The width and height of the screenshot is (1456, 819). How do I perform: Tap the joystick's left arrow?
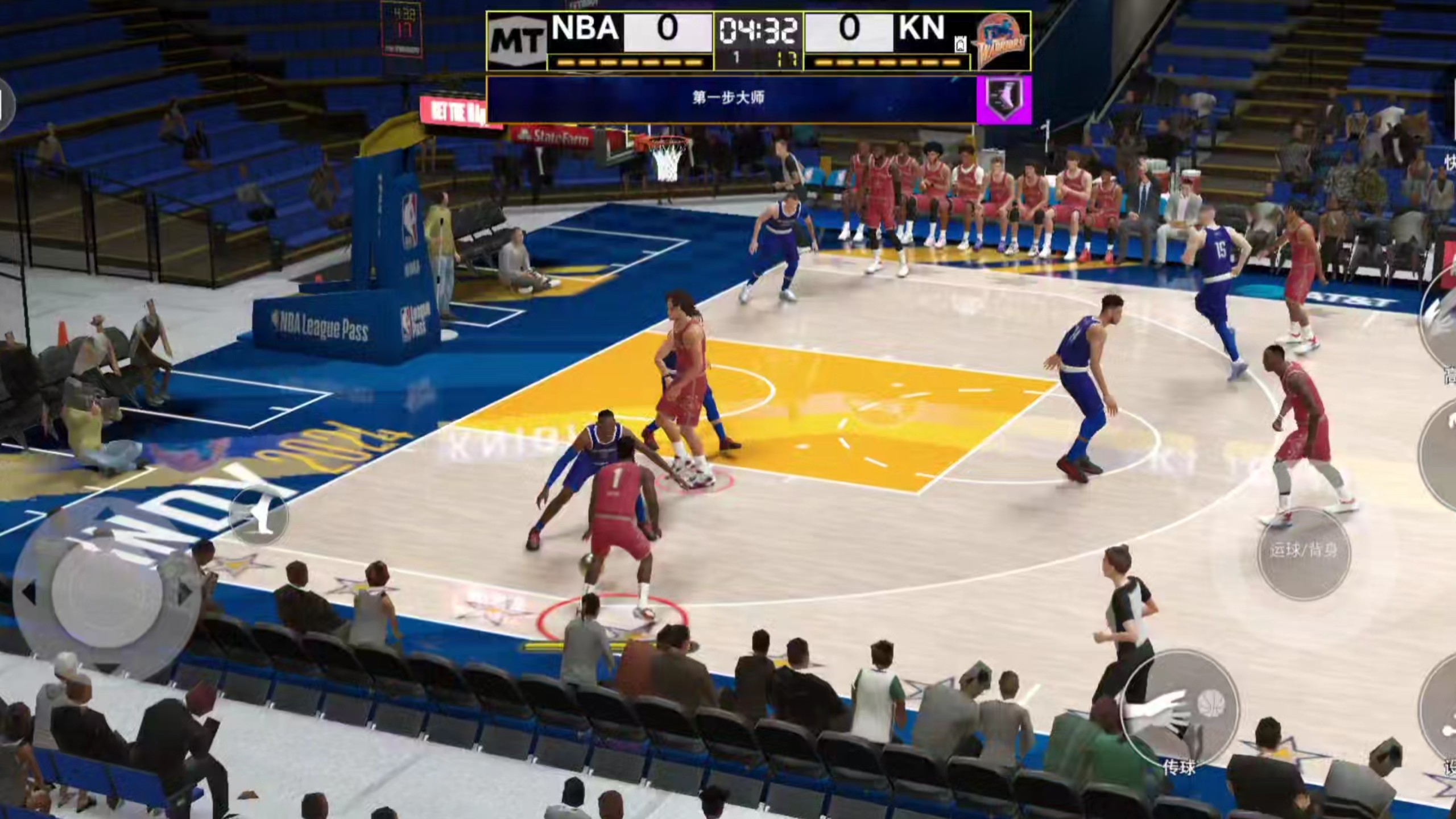pos(28,593)
